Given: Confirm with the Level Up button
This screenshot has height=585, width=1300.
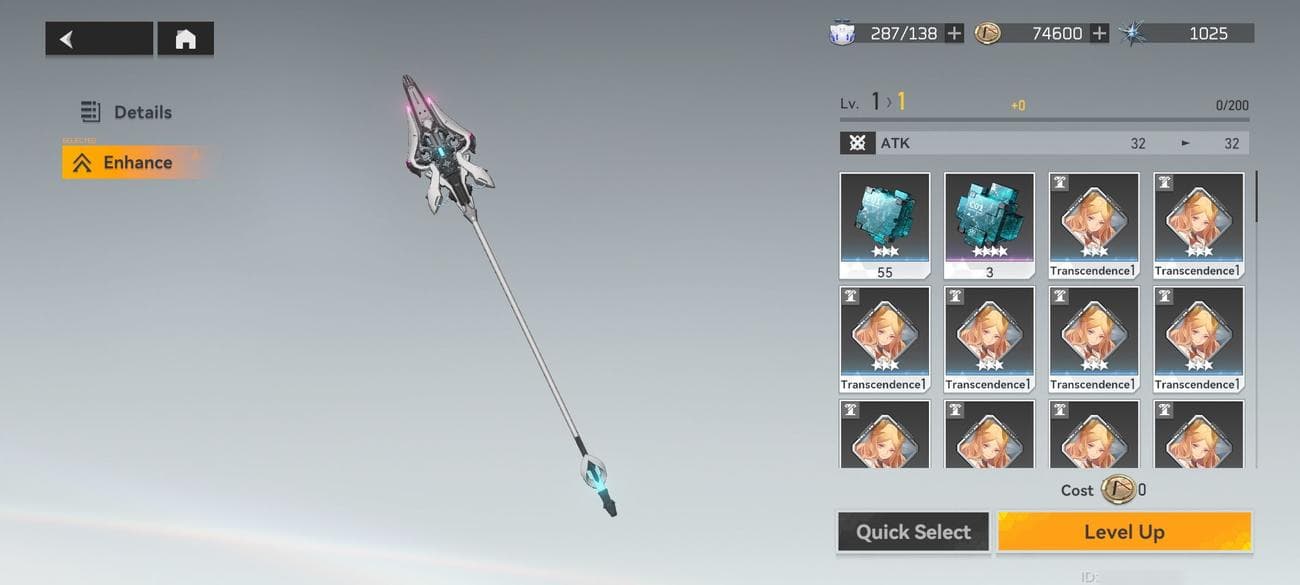Looking at the screenshot, I should click(1124, 532).
